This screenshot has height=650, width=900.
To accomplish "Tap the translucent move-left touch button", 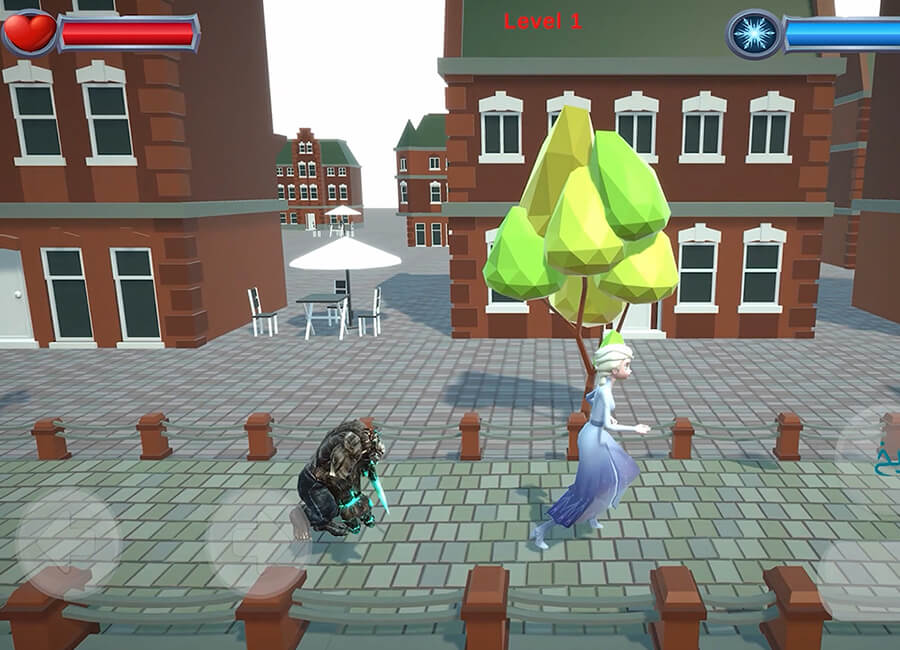I will point(68,541).
